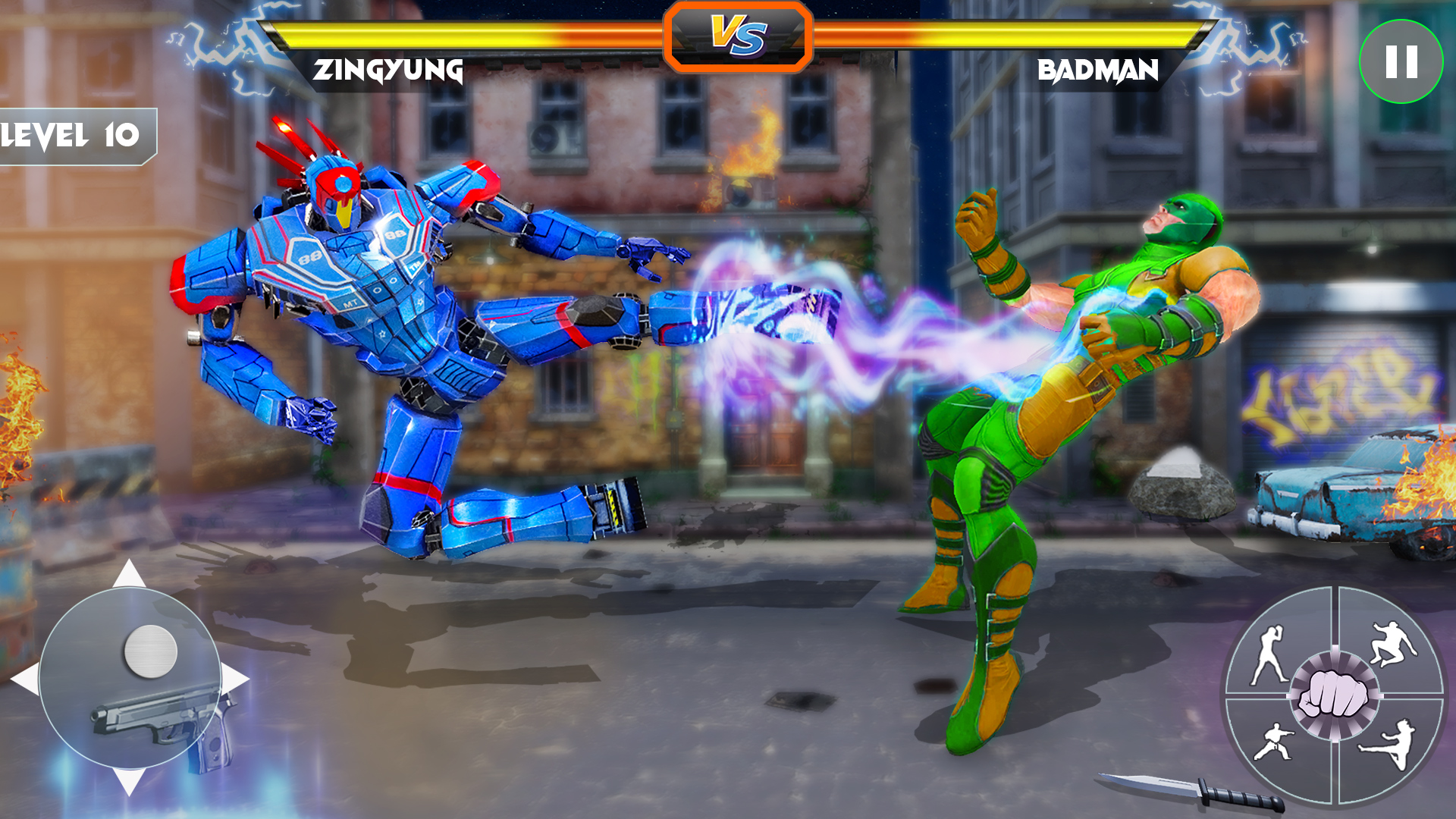Image resolution: width=1456 pixels, height=819 pixels.
Task: Tap the BADMAN name label
Action: 1097,68
